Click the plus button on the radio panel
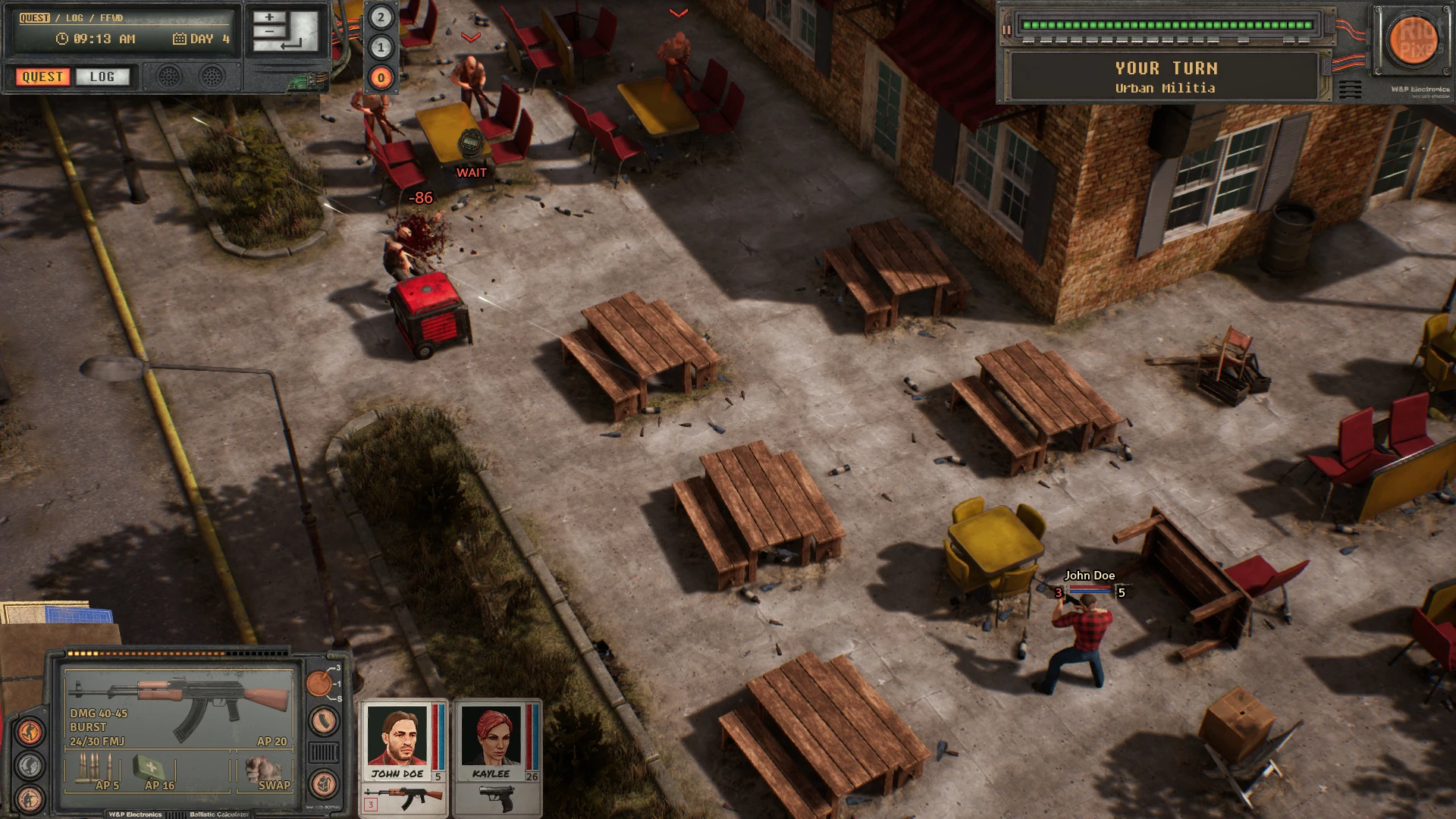The image size is (1456, 819). [269, 17]
